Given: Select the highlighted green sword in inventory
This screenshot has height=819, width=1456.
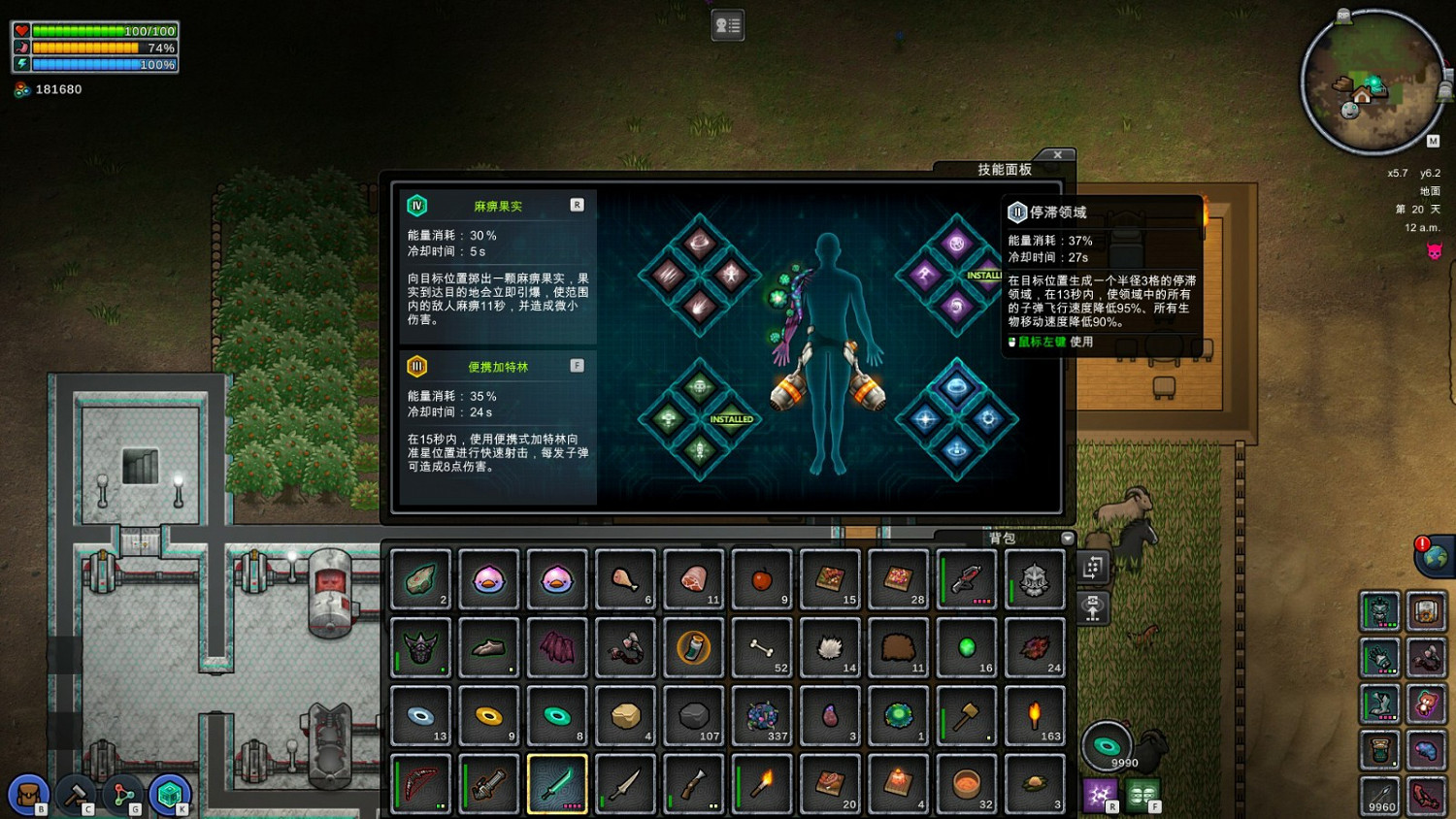Looking at the screenshot, I should pyautogui.click(x=557, y=783).
